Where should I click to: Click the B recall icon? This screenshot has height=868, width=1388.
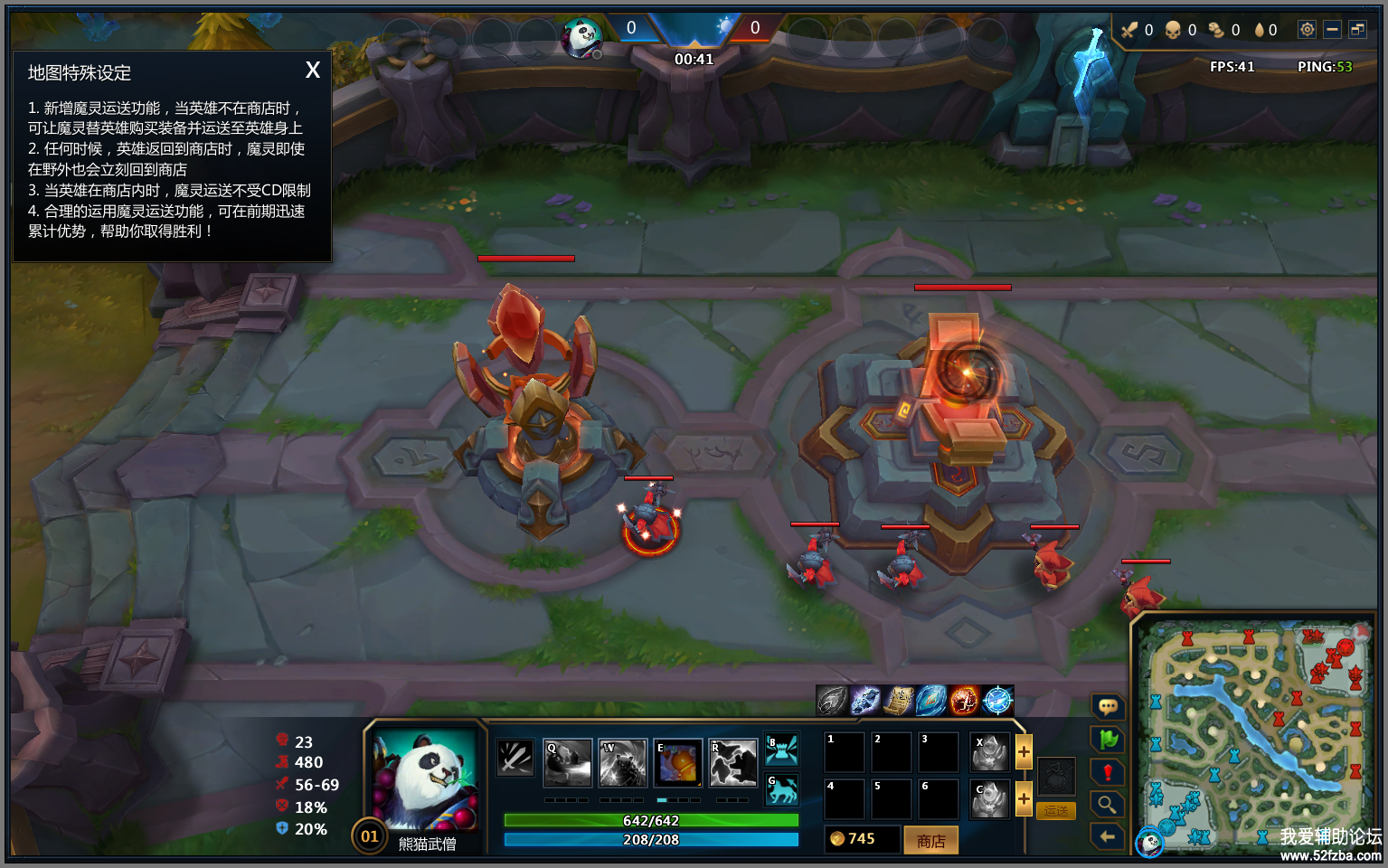(x=782, y=750)
